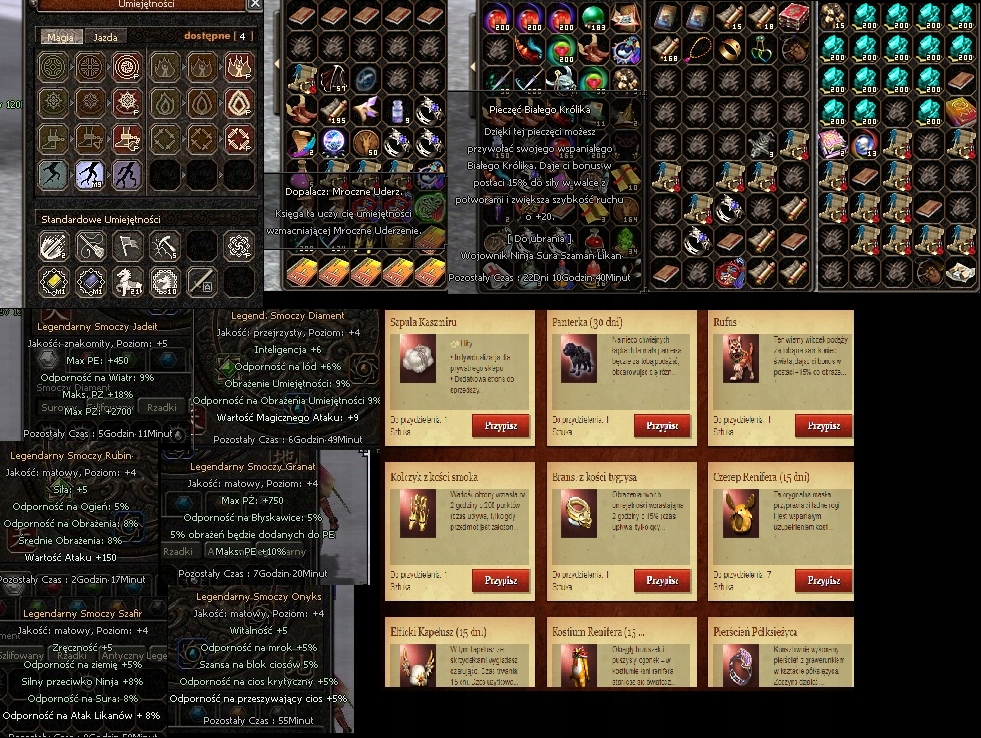This screenshot has height=738, width=981.
Task: Close the Umiejętności skills window
Action: click(x=255, y=5)
